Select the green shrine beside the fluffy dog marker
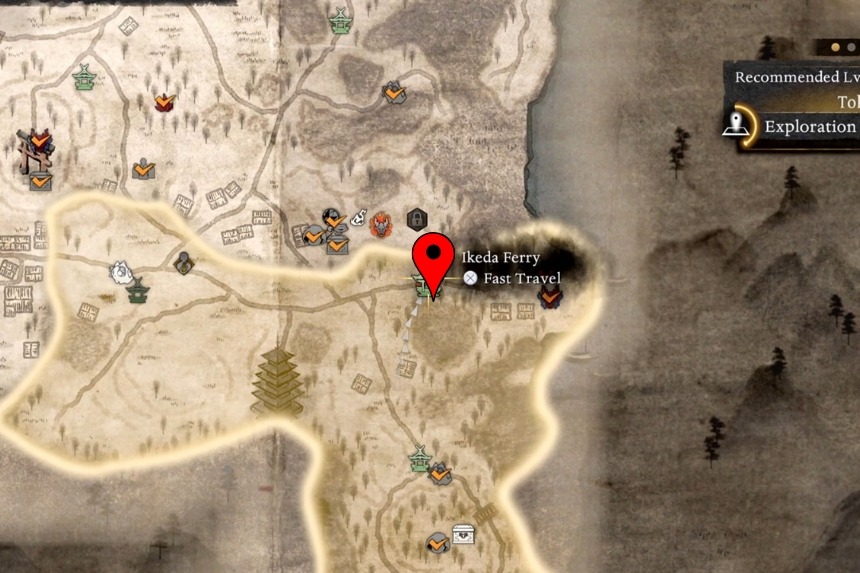860x573 pixels. tap(138, 291)
